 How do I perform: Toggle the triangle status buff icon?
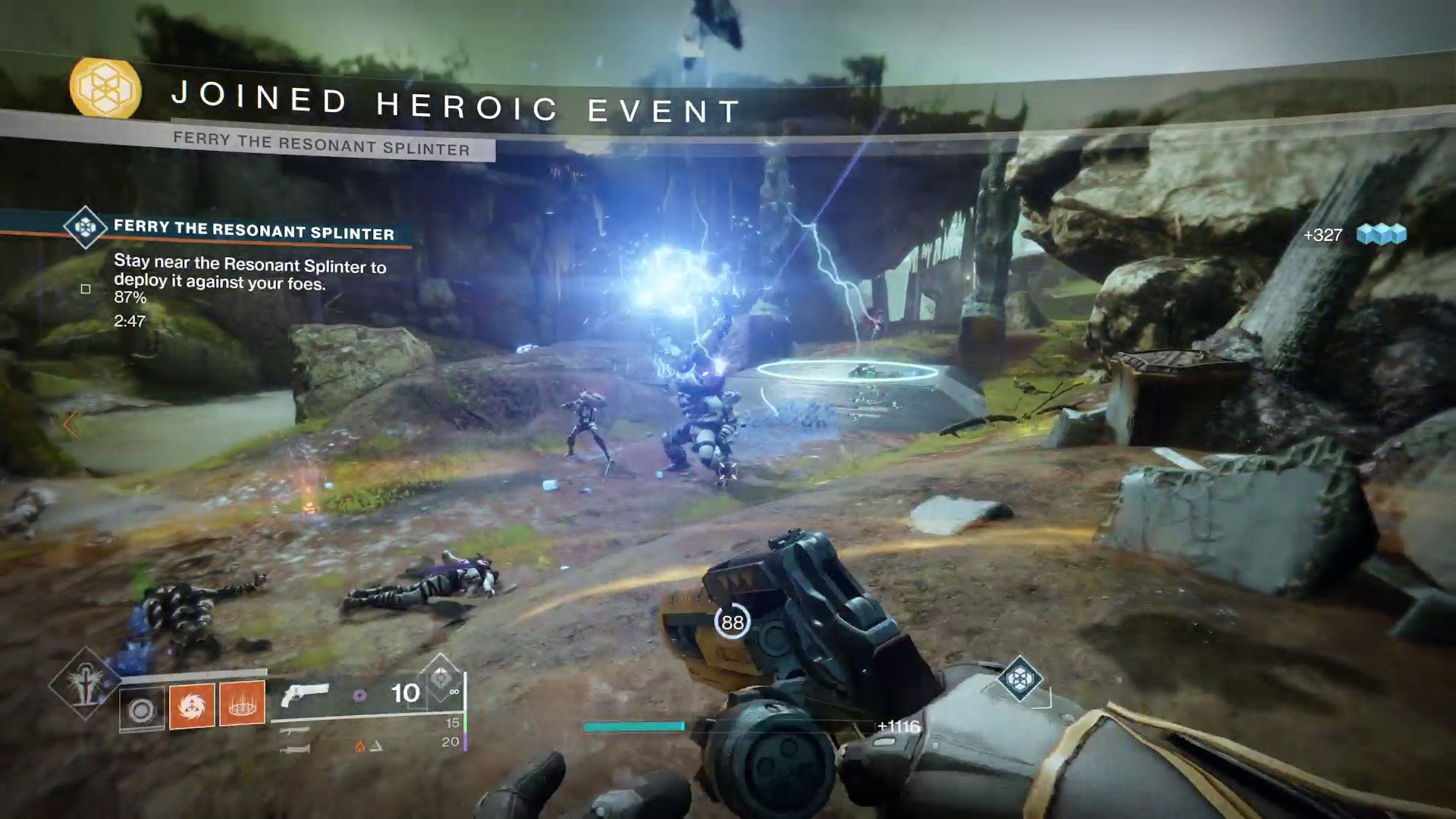pos(377,746)
